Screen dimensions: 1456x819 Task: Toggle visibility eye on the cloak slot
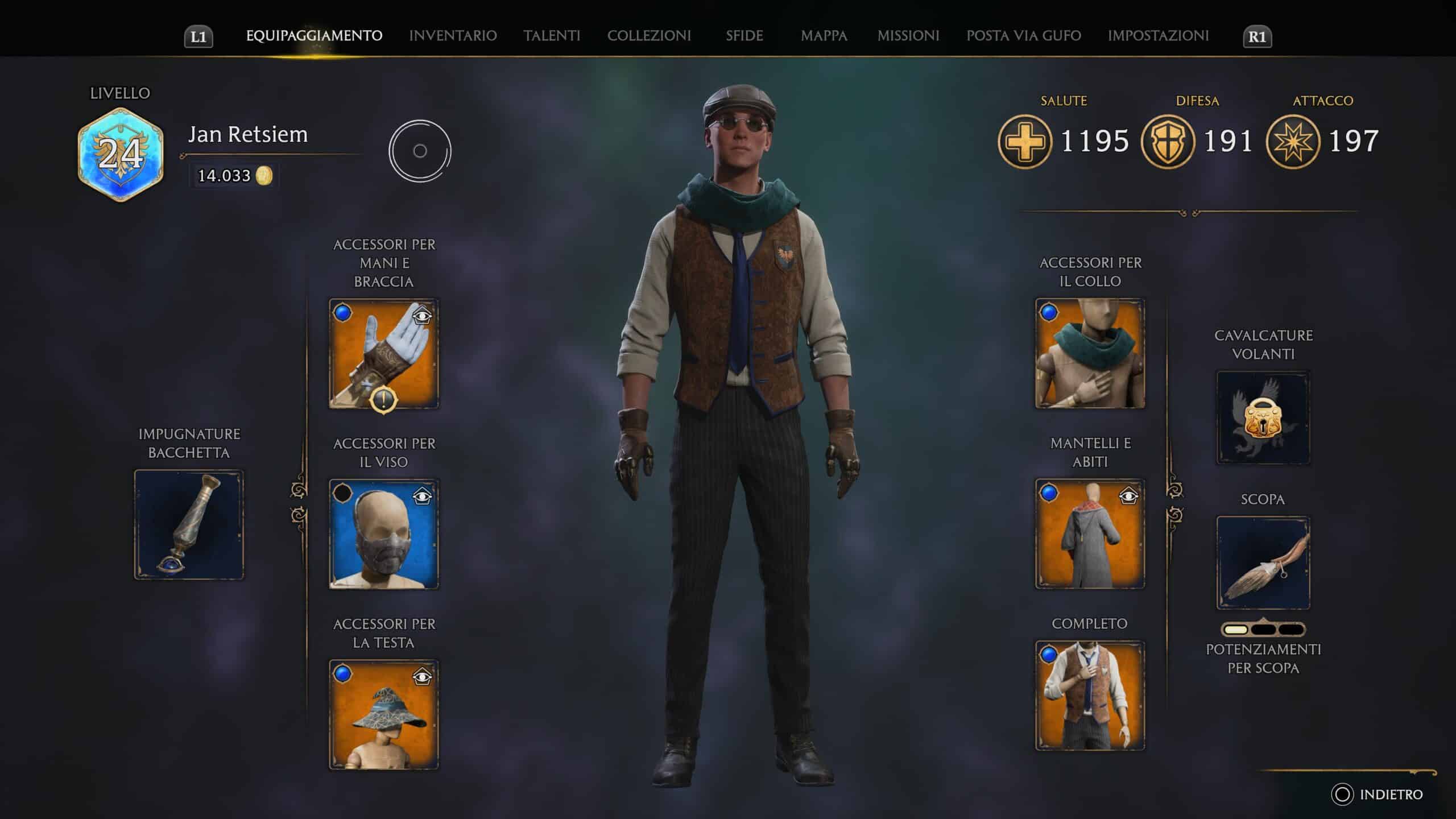click(x=1128, y=497)
